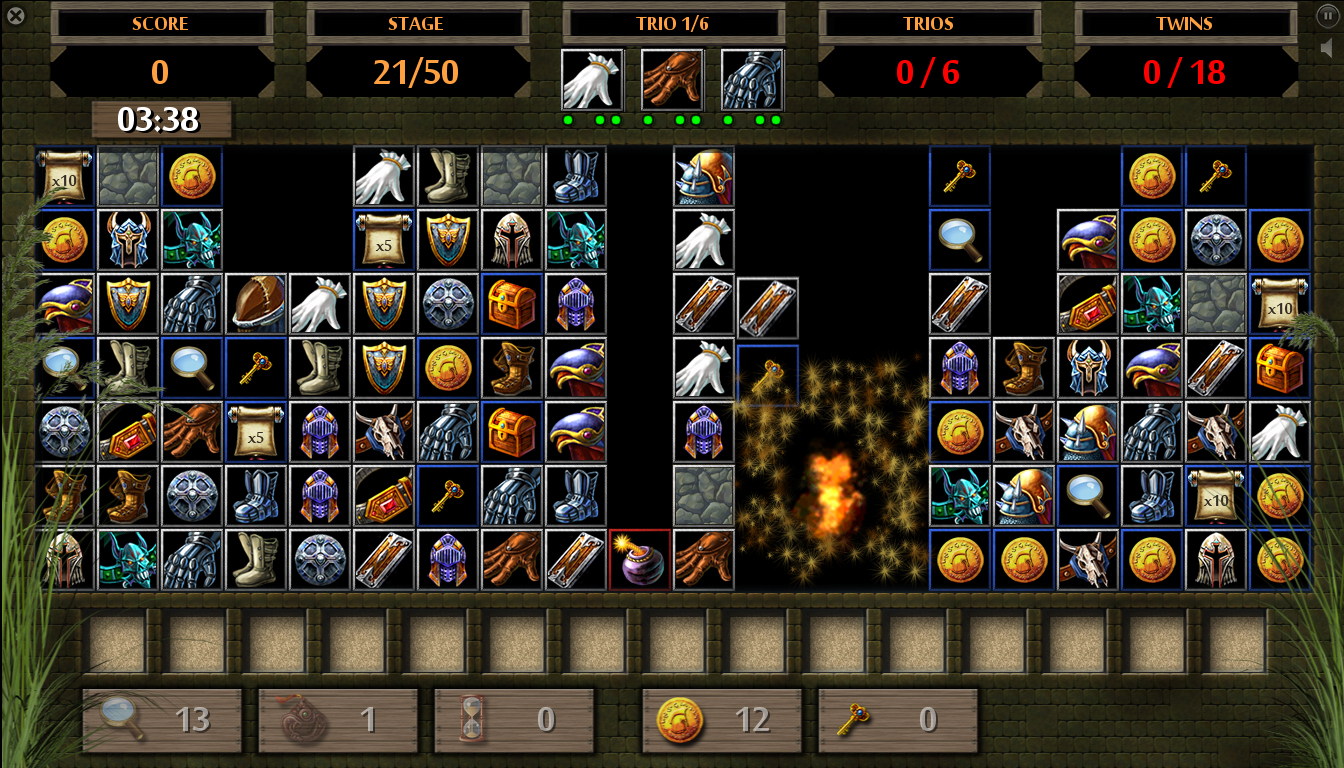The width and height of the screenshot is (1344, 768).
Task: Select the golden key tile at the top right
Action: pyautogui.click(x=1214, y=175)
